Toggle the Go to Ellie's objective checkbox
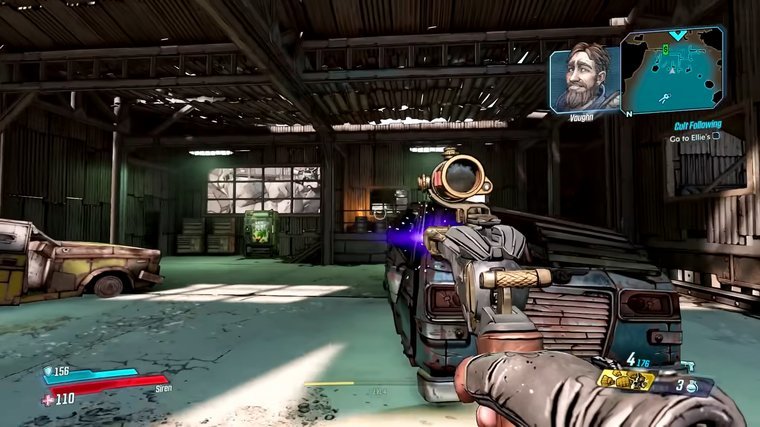 715,136
